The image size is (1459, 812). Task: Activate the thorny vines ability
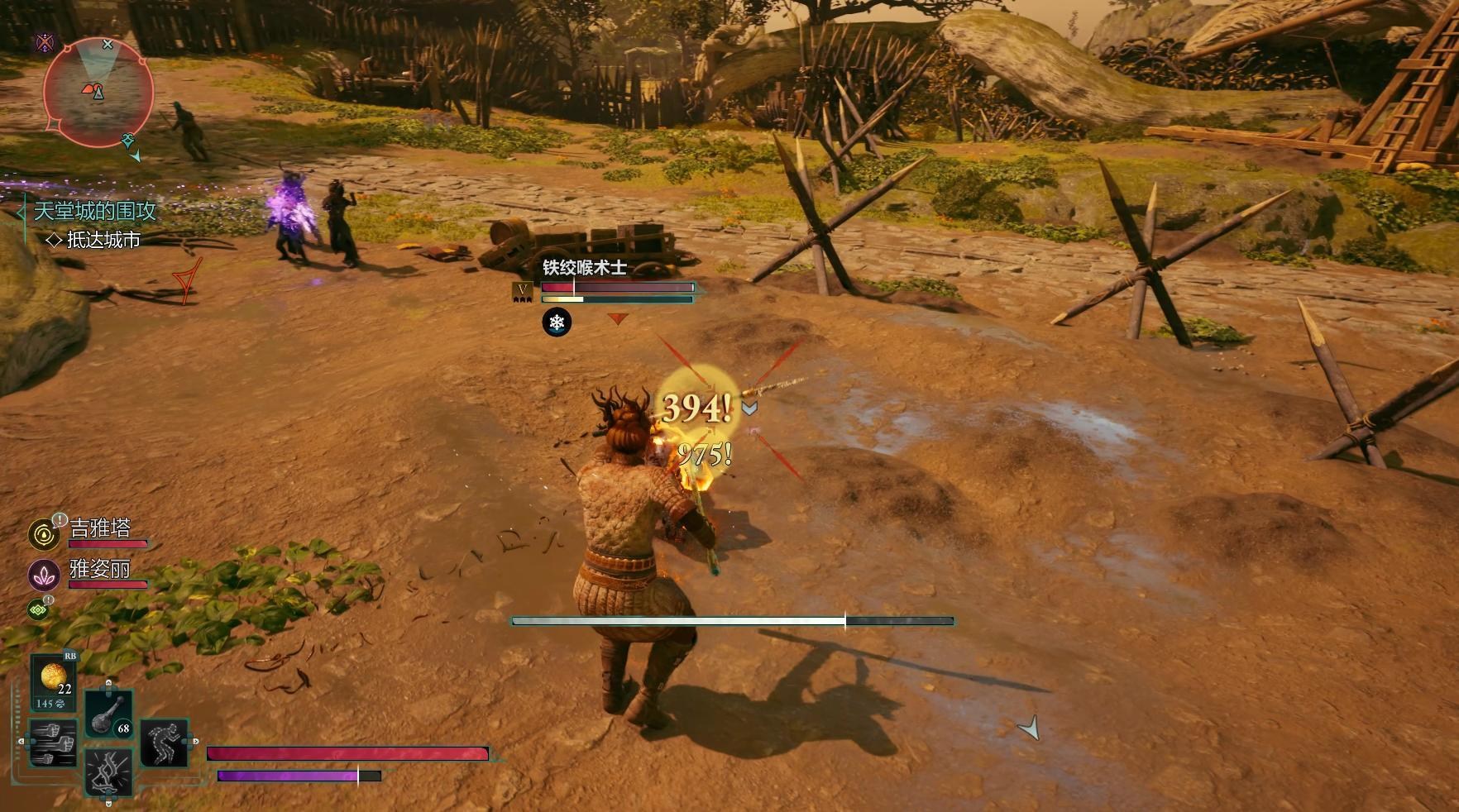pos(109,771)
